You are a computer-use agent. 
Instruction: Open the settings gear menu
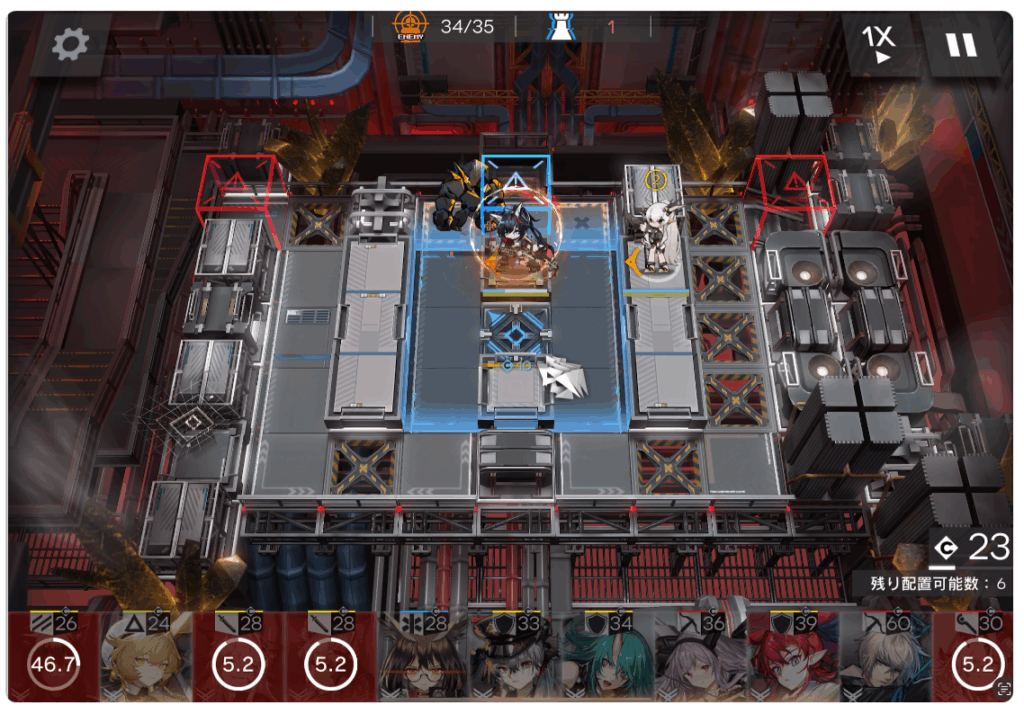point(70,43)
